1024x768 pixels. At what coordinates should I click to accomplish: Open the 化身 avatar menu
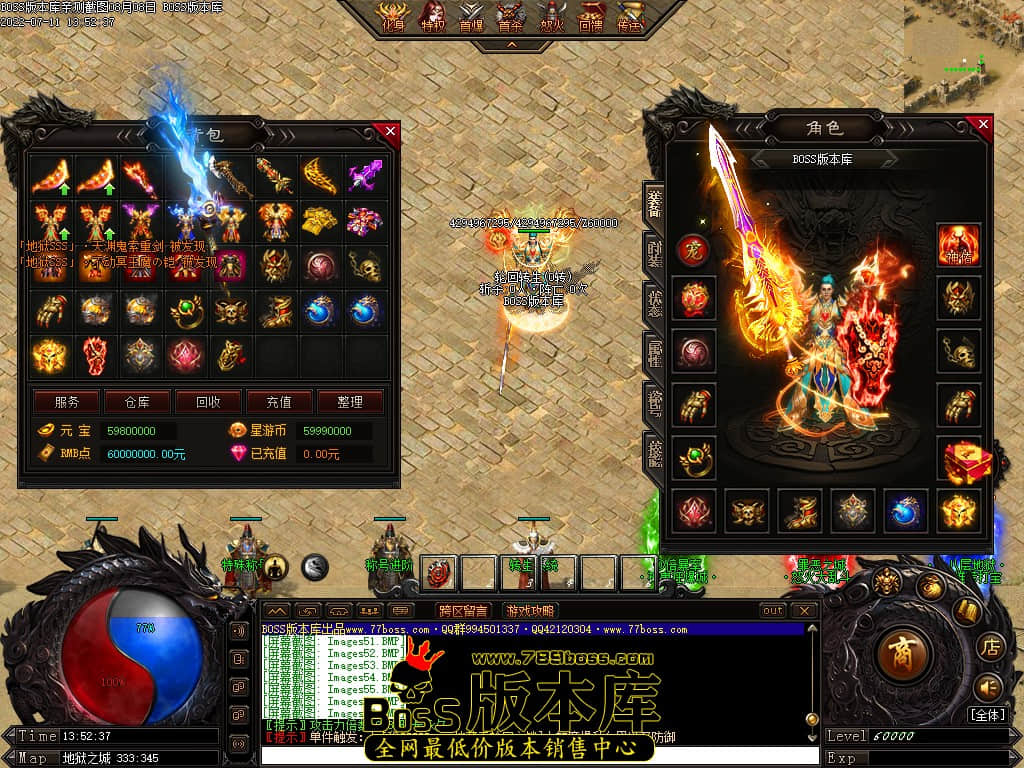[x=391, y=17]
